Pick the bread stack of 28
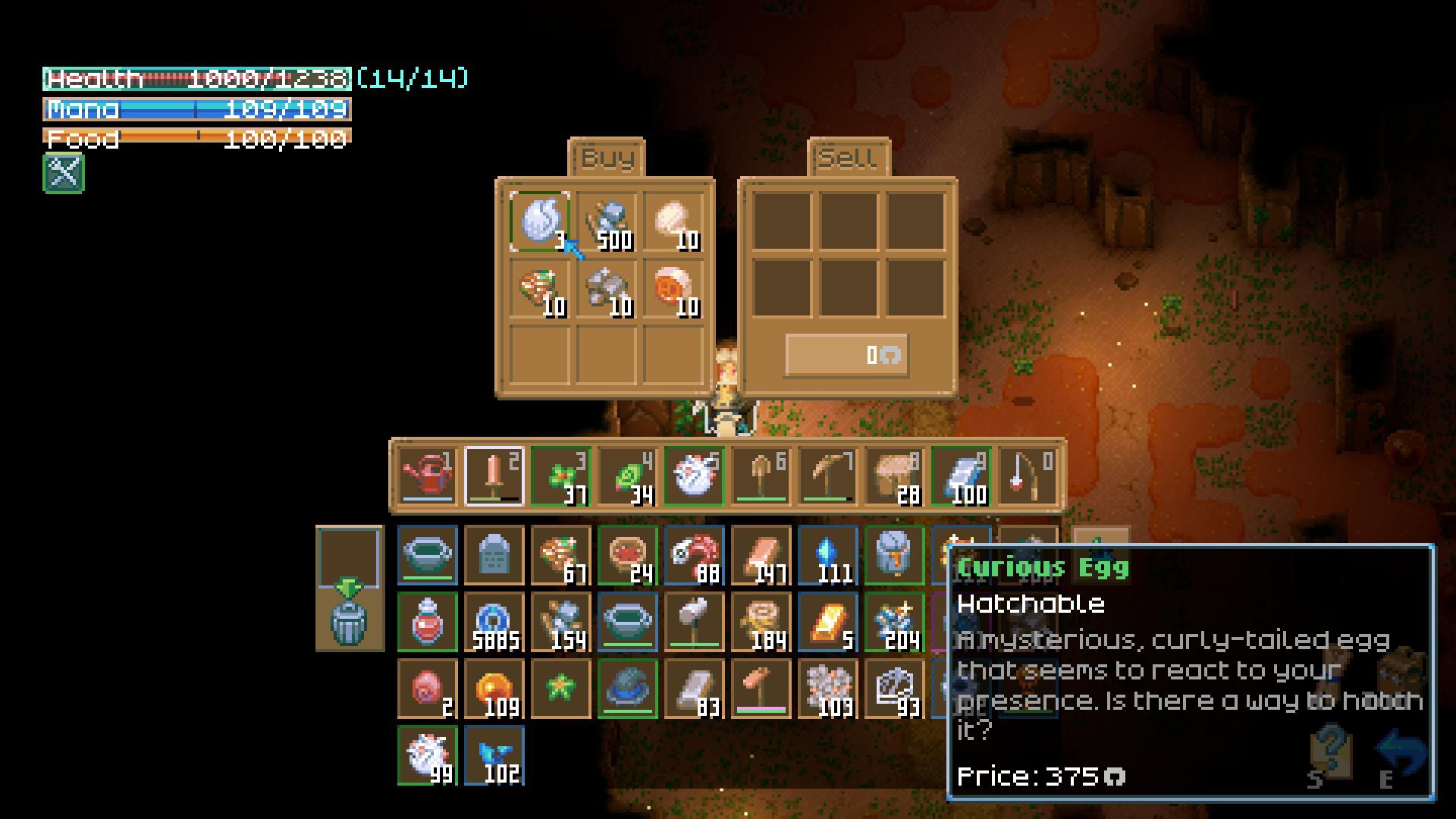The height and width of the screenshot is (819, 1456). (x=895, y=475)
